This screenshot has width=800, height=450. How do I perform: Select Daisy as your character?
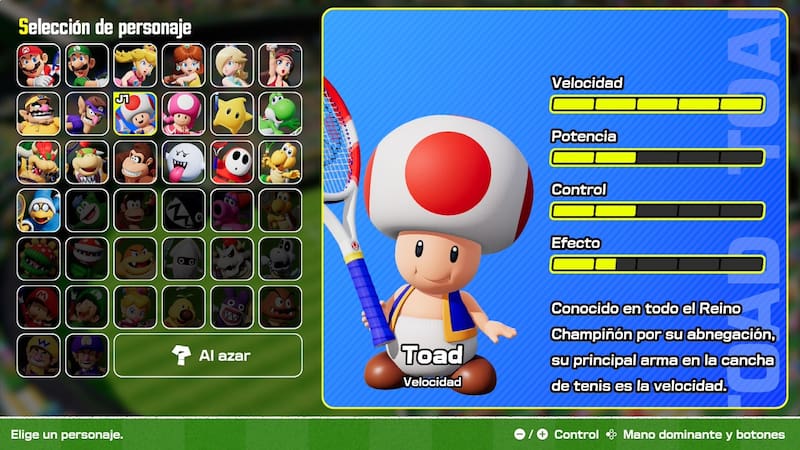pos(183,65)
